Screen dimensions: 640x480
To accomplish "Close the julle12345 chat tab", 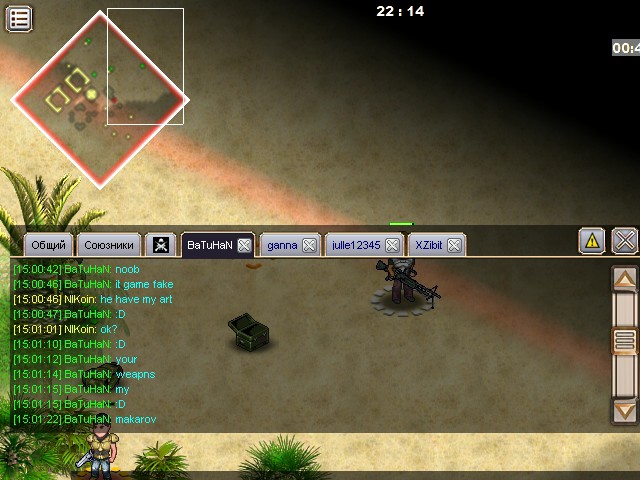I will (392, 245).
